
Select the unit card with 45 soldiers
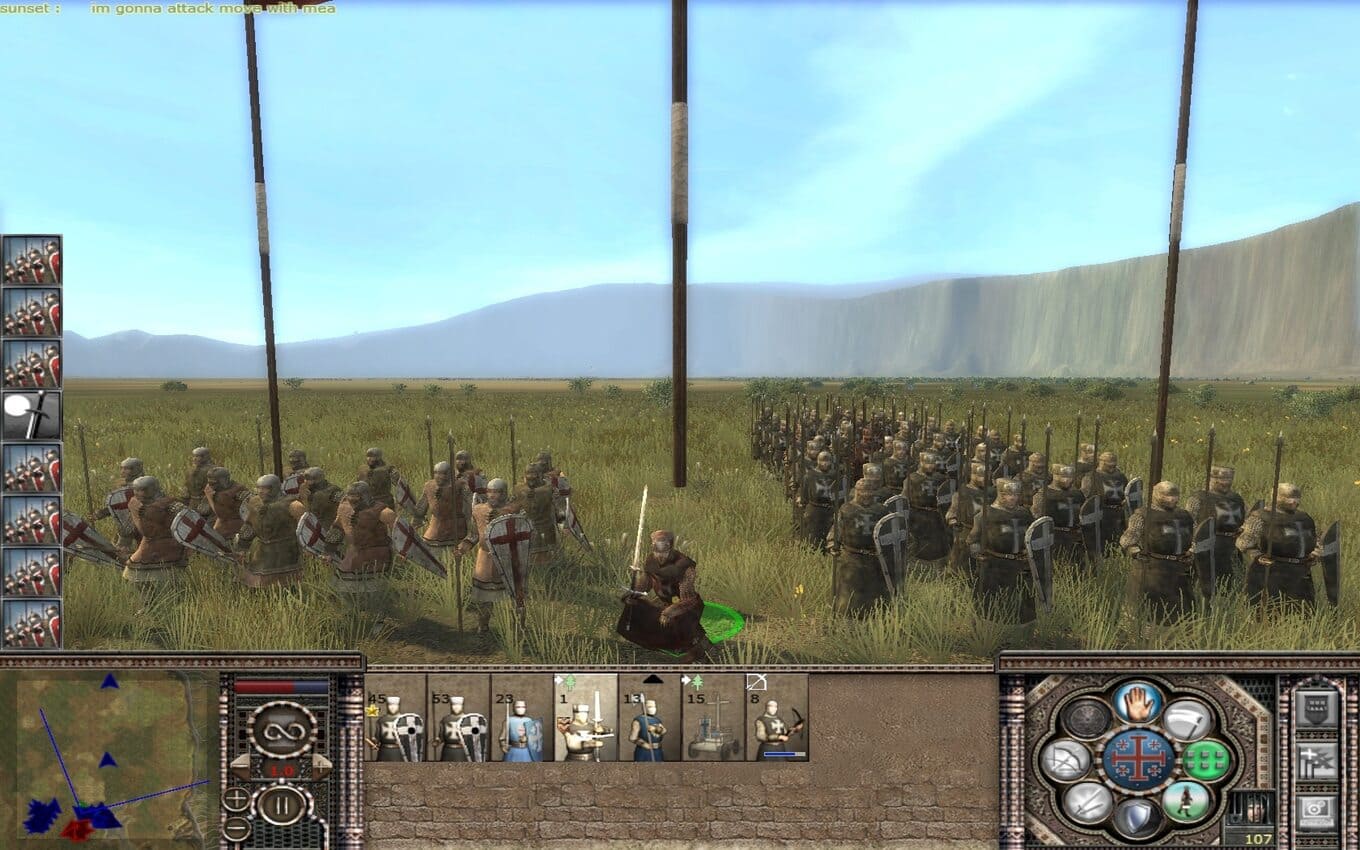tap(396, 718)
